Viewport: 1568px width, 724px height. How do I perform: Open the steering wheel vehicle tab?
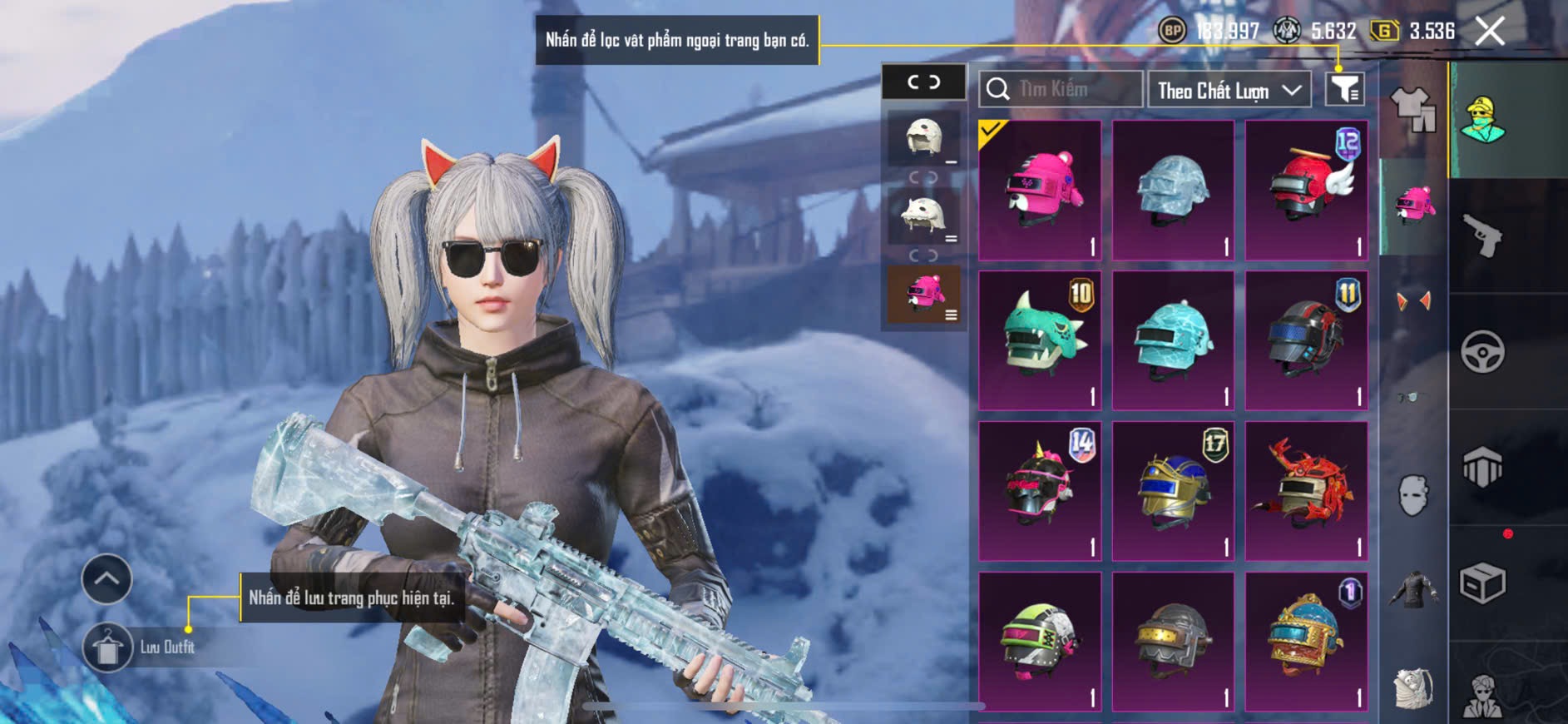tap(1482, 352)
